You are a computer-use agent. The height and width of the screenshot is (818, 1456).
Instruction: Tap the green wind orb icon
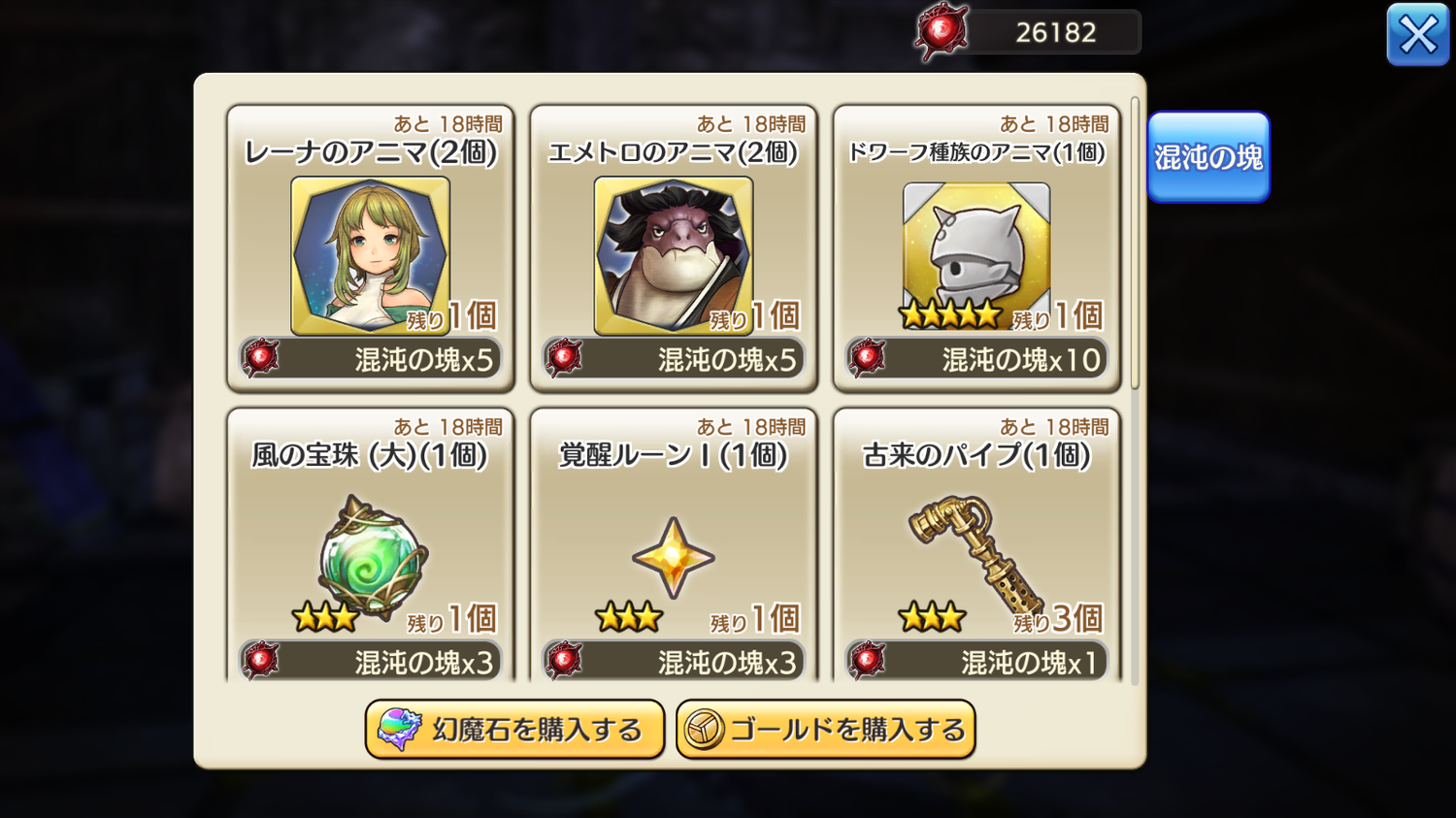click(372, 558)
